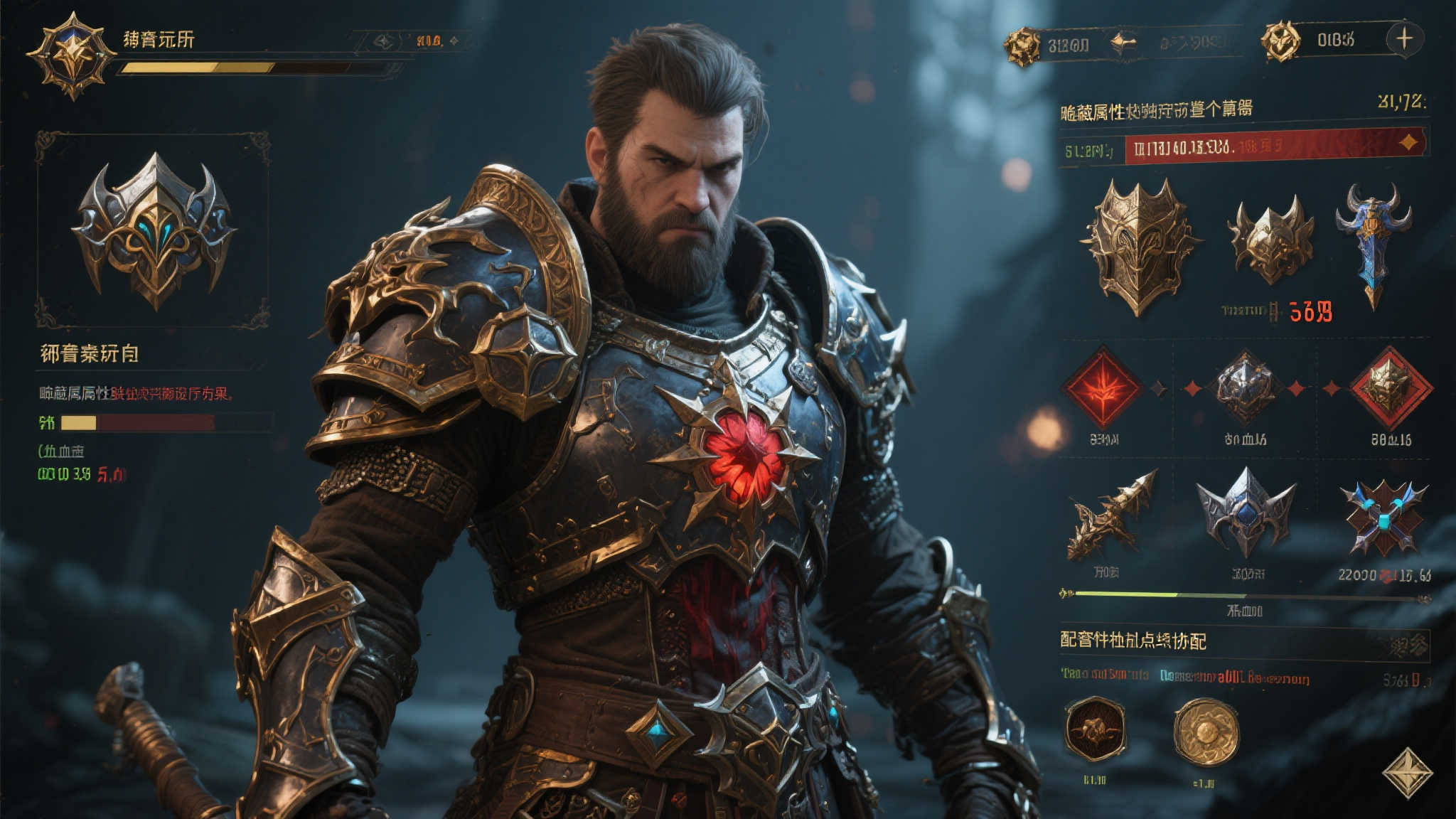
Task: Click the round gold emblem coin icon
Action: pos(1280,41)
